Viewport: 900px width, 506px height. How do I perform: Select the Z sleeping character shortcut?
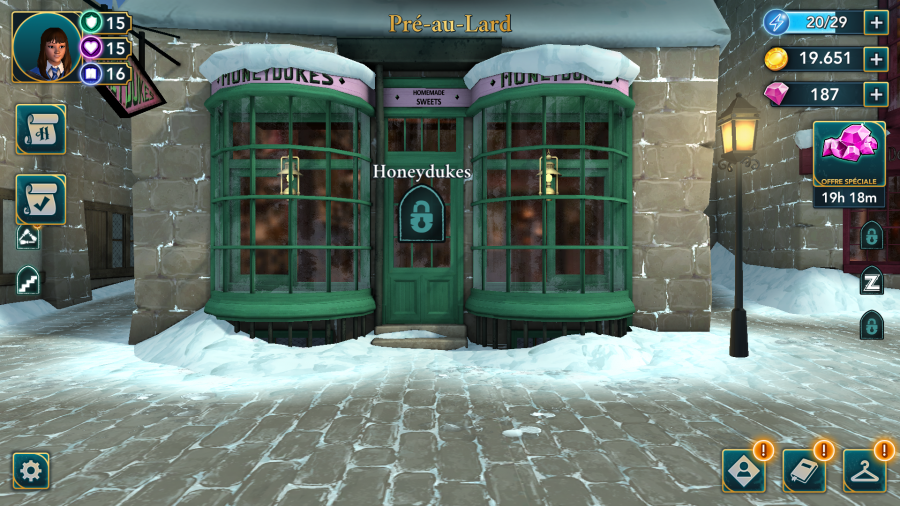(x=872, y=281)
